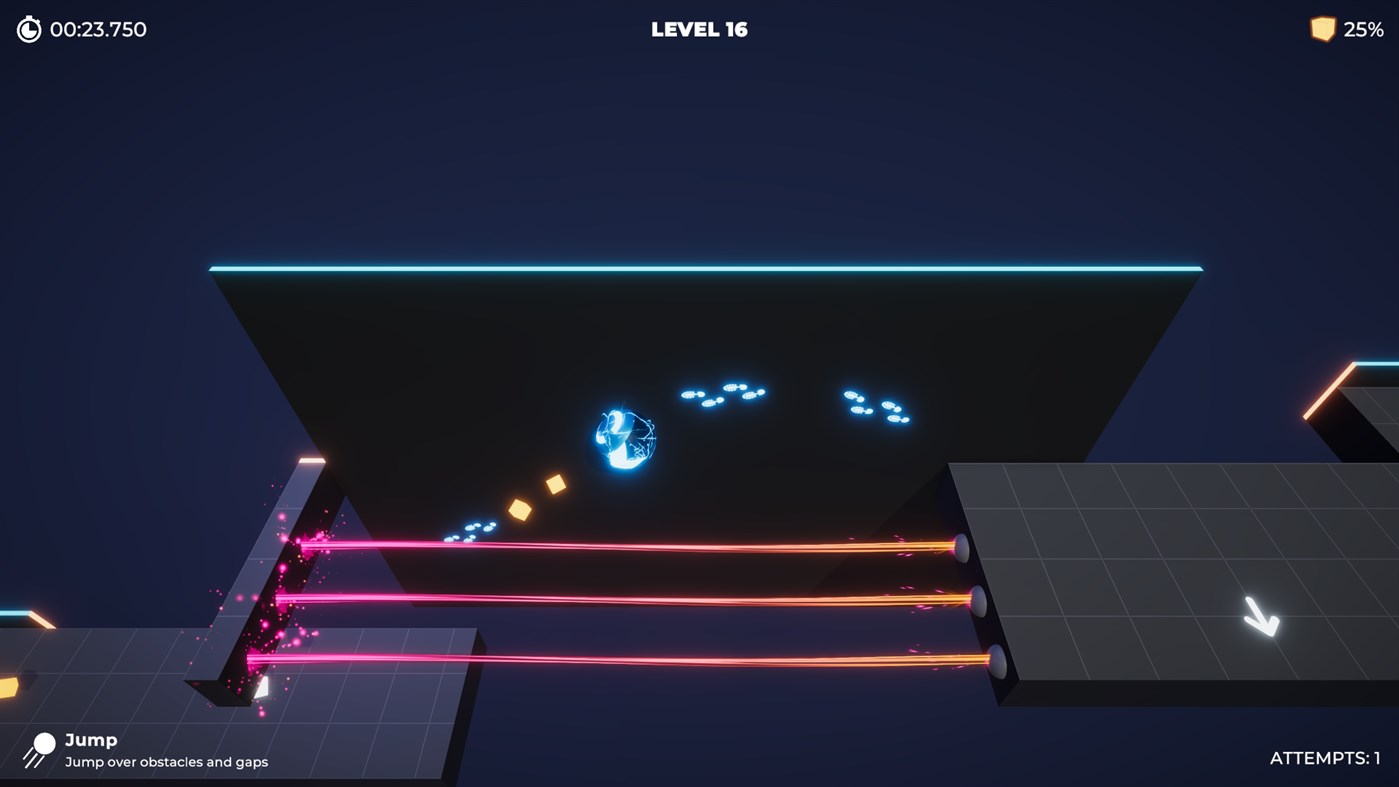Click the white triangle marker on the lower platform
This screenshot has width=1399, height=787.
click(263, 687)
